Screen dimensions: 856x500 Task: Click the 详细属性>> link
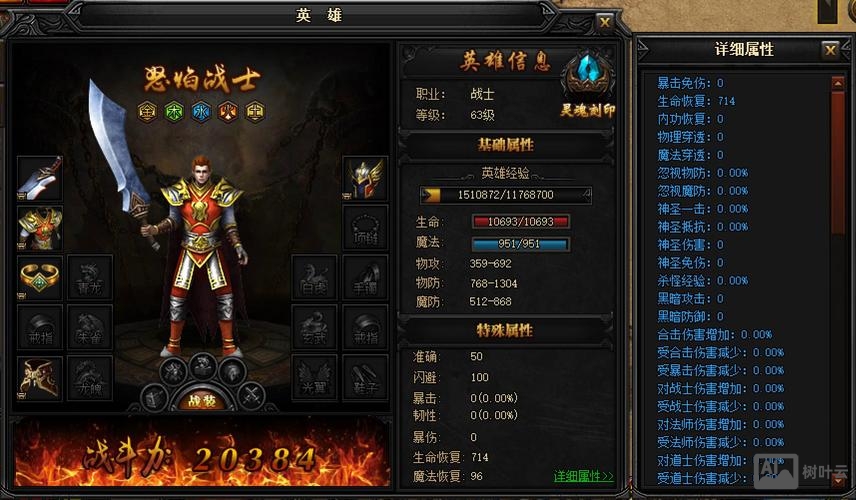pyautogui.click(x=583, y=476)
